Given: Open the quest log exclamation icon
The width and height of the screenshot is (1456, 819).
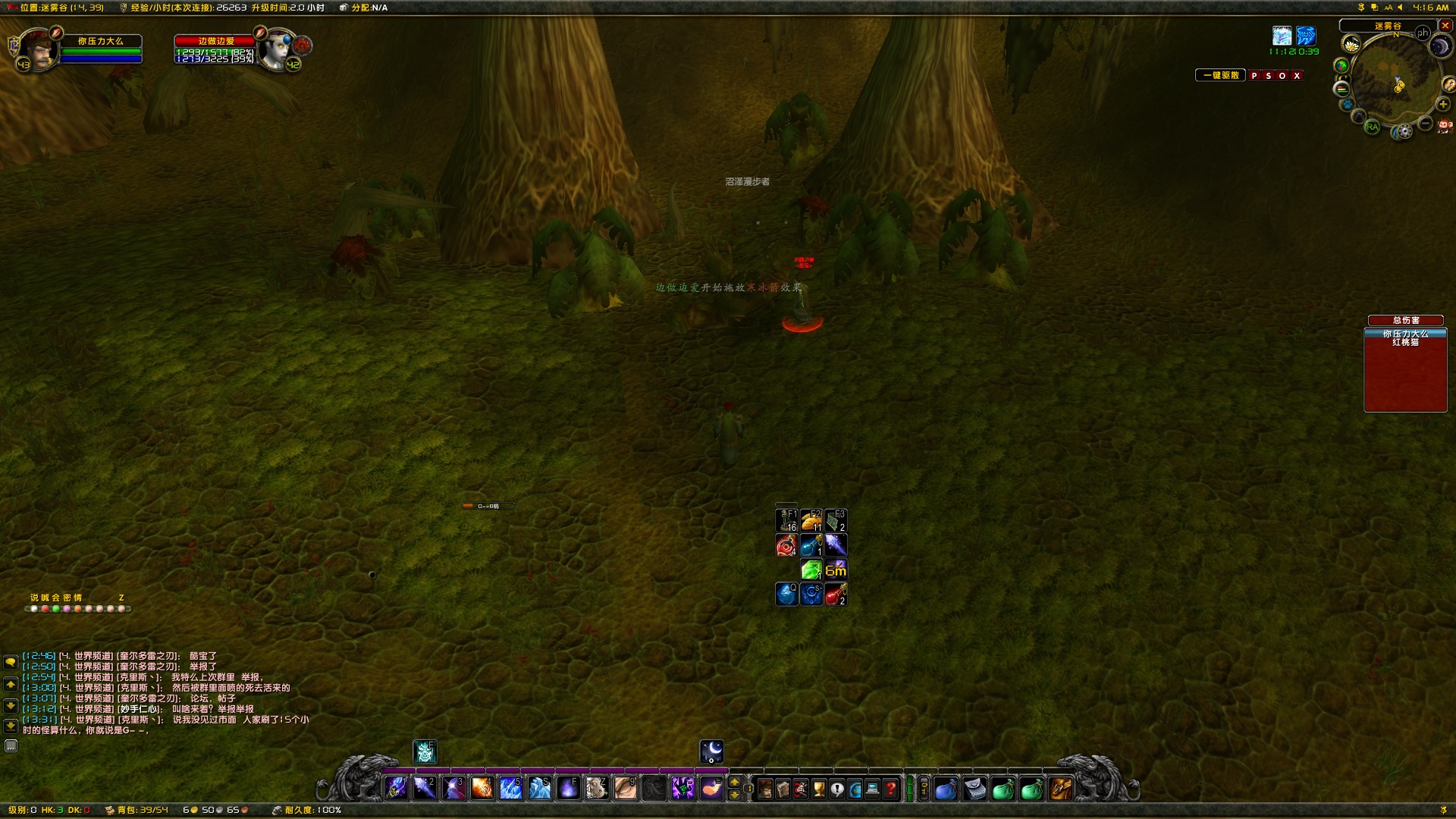Looking at the screenshot, I should click(837, 789).
